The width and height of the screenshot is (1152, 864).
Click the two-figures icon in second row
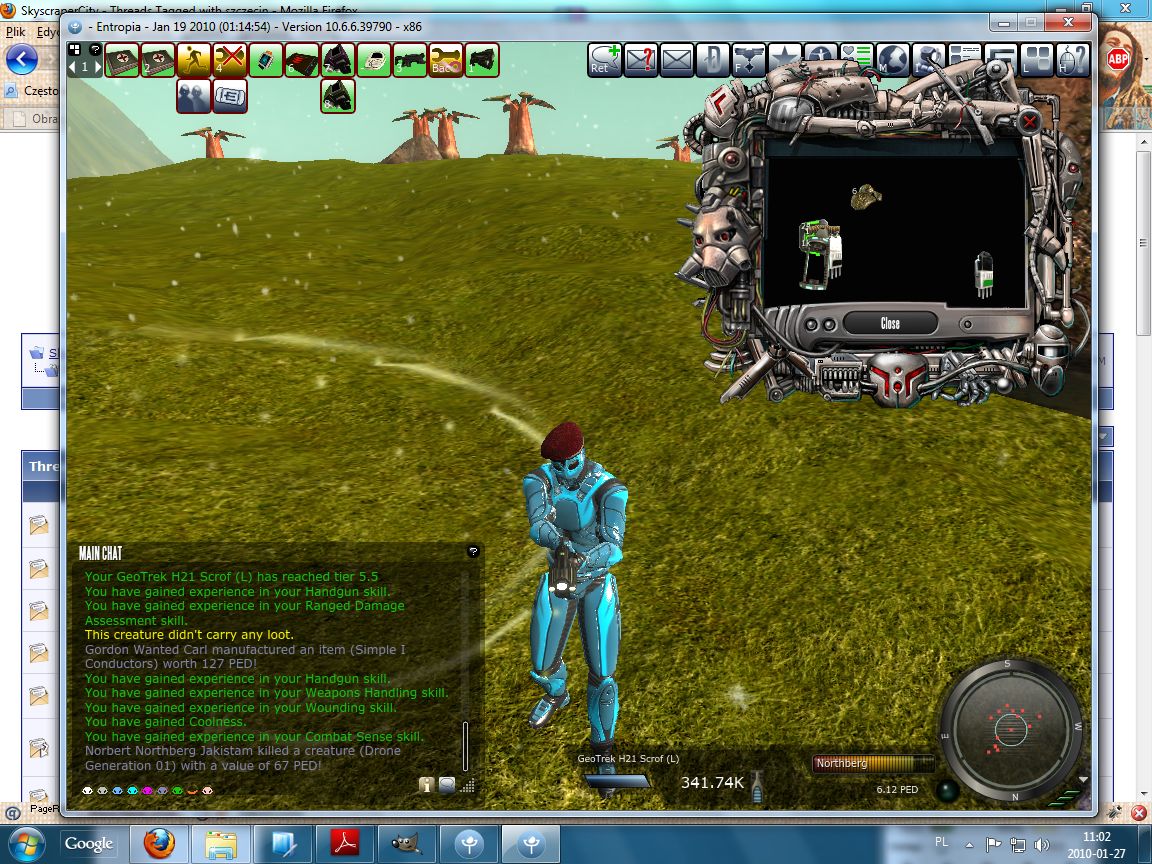194,96
